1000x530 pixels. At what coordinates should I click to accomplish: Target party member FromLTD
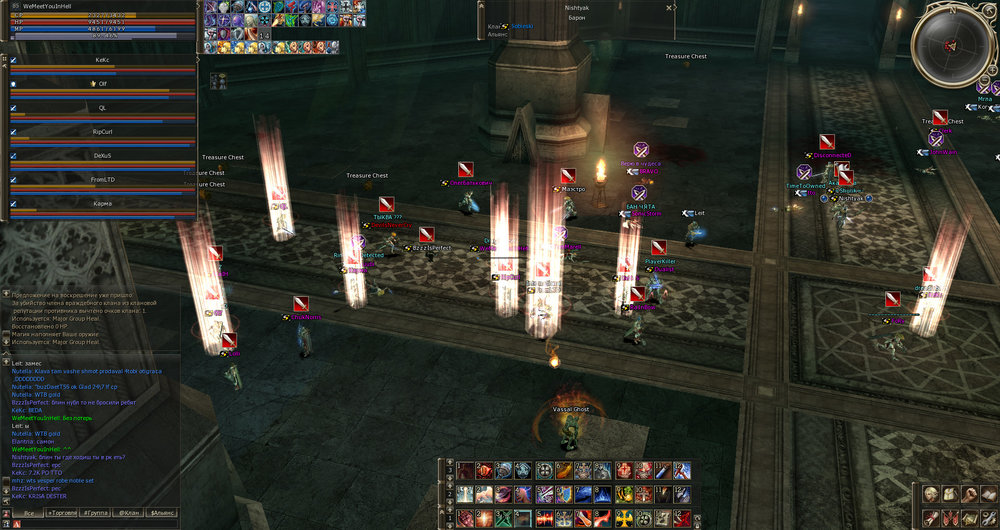(102, 180)
